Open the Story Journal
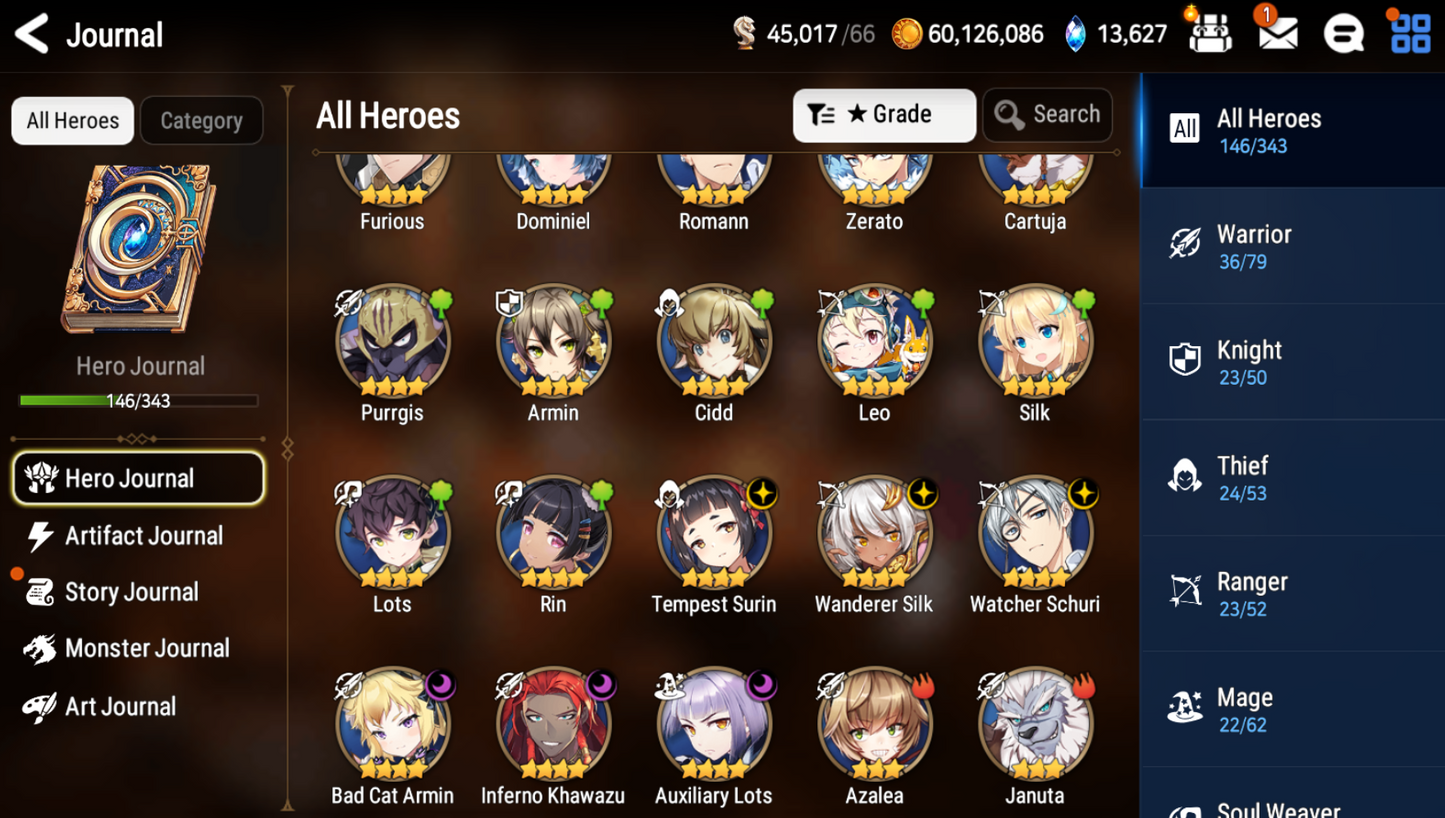 (x=130, y=592)
